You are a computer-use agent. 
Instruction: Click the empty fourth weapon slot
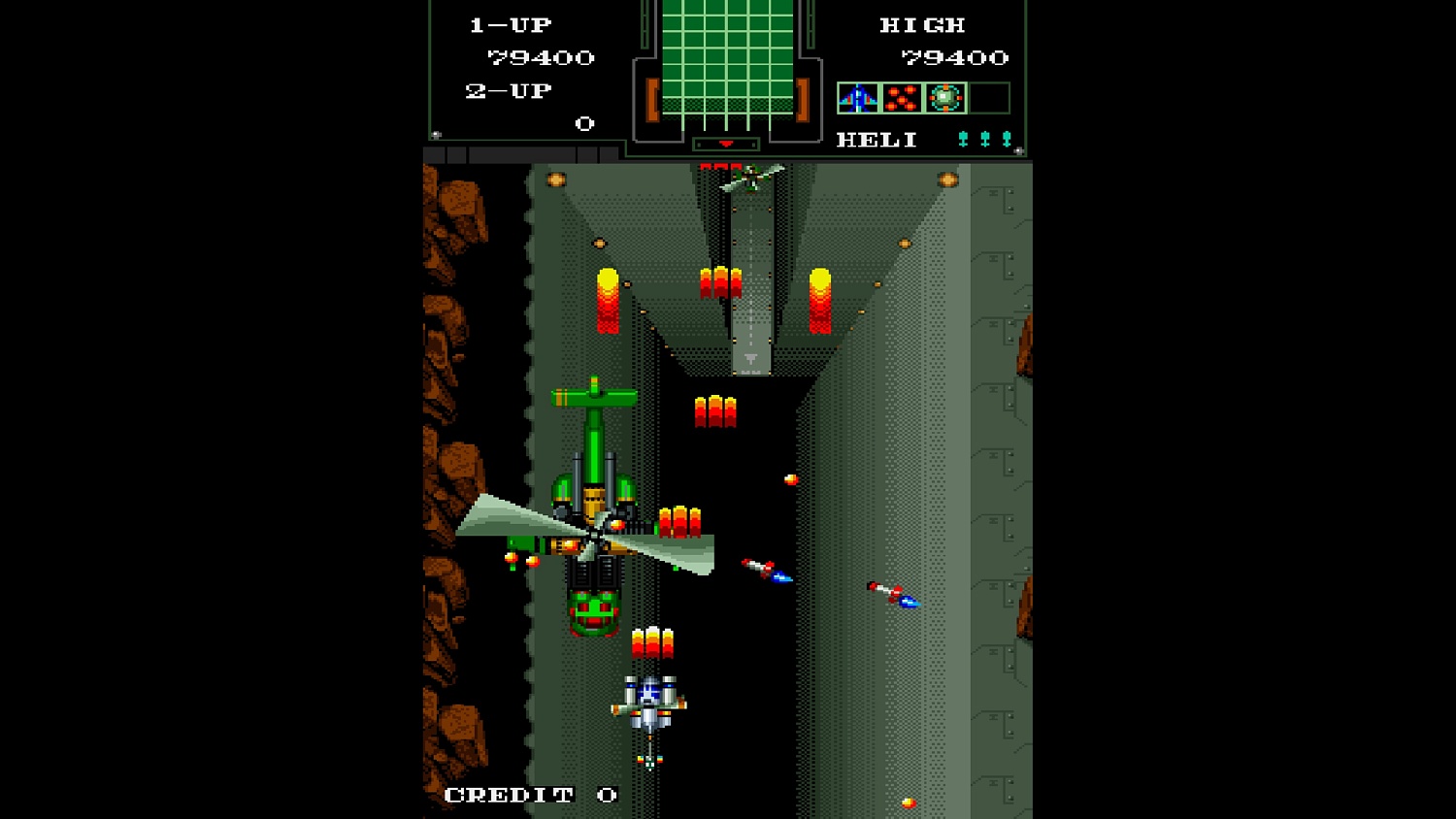point(988,98)
